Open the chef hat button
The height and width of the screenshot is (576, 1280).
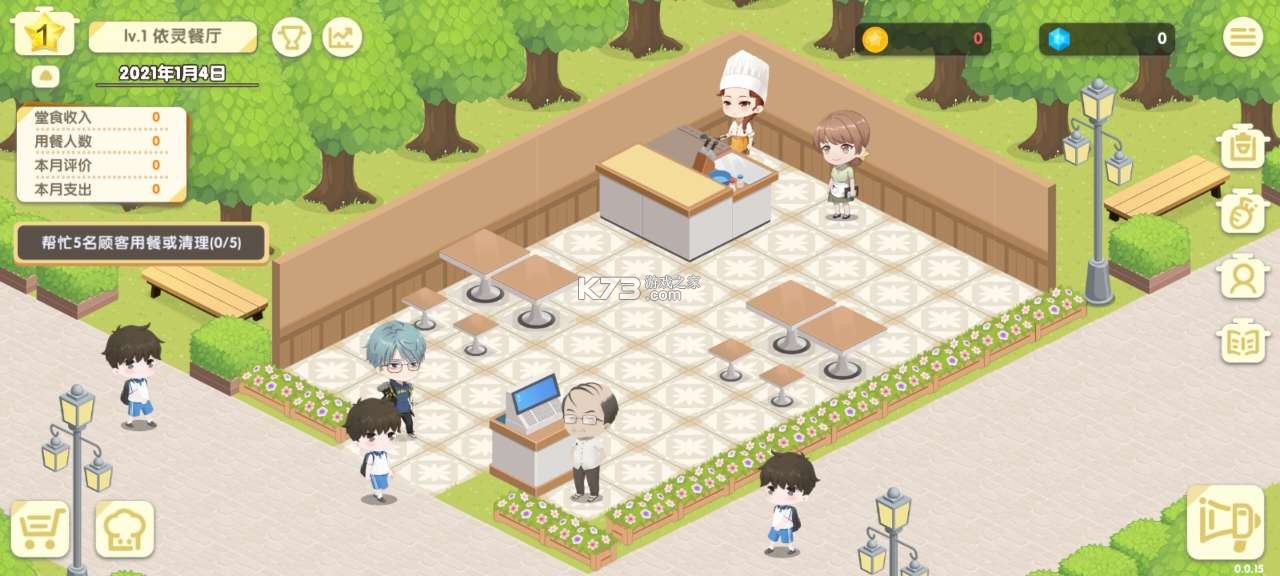pos(125,529)
